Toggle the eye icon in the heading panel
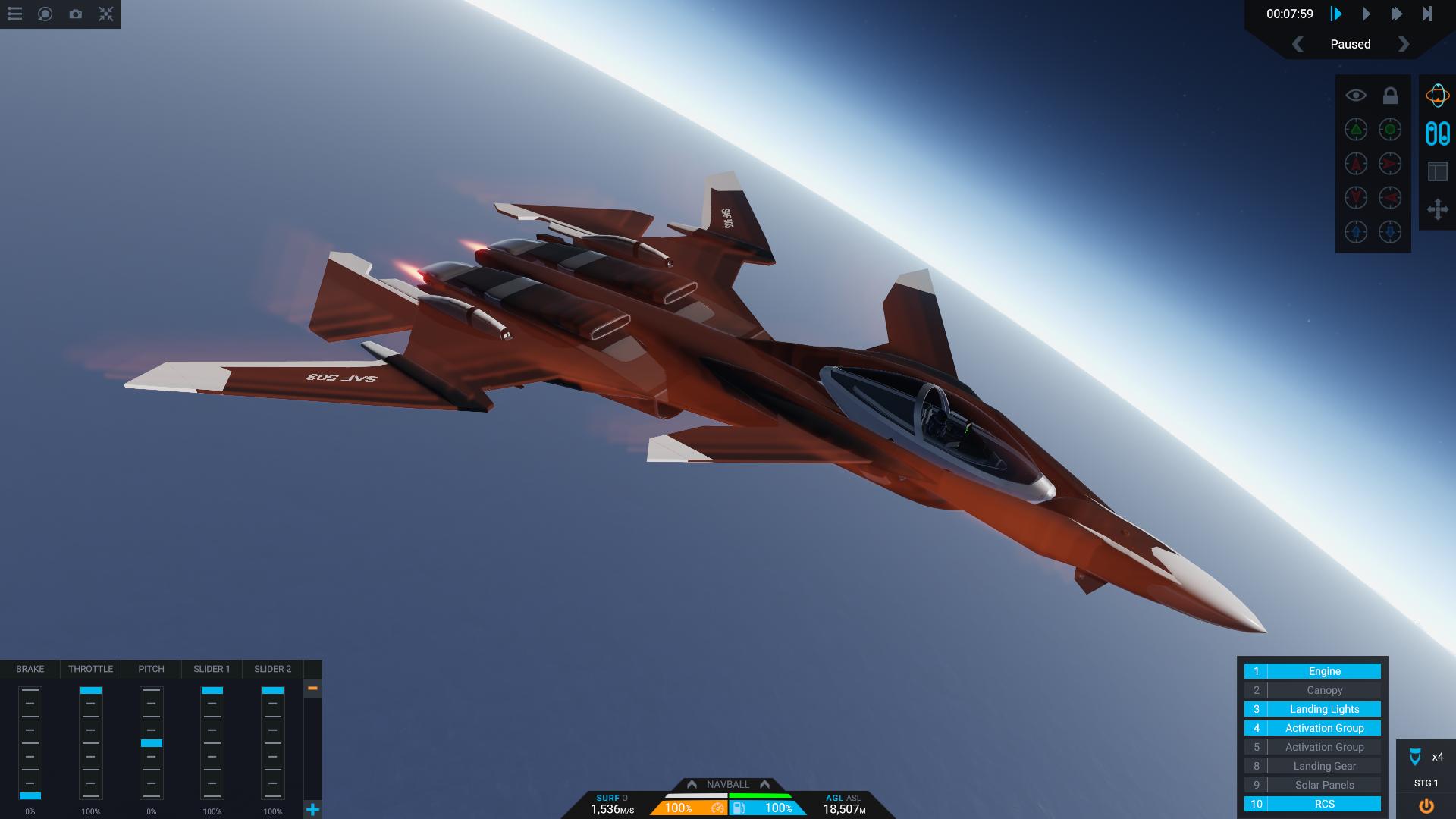1456x819 pixels. point(1356,96)
